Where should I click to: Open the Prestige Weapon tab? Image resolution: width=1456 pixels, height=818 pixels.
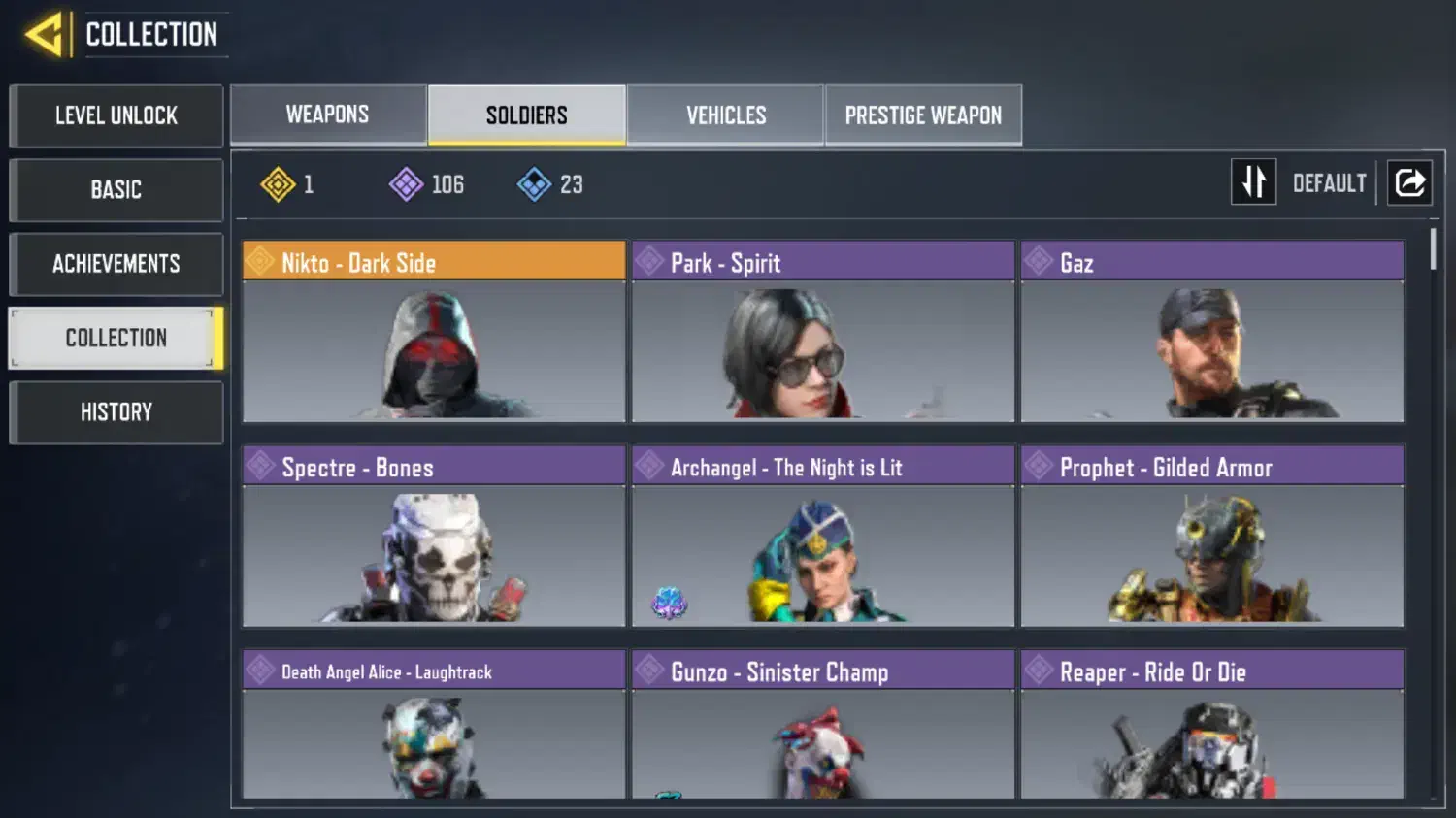(923, 115)
